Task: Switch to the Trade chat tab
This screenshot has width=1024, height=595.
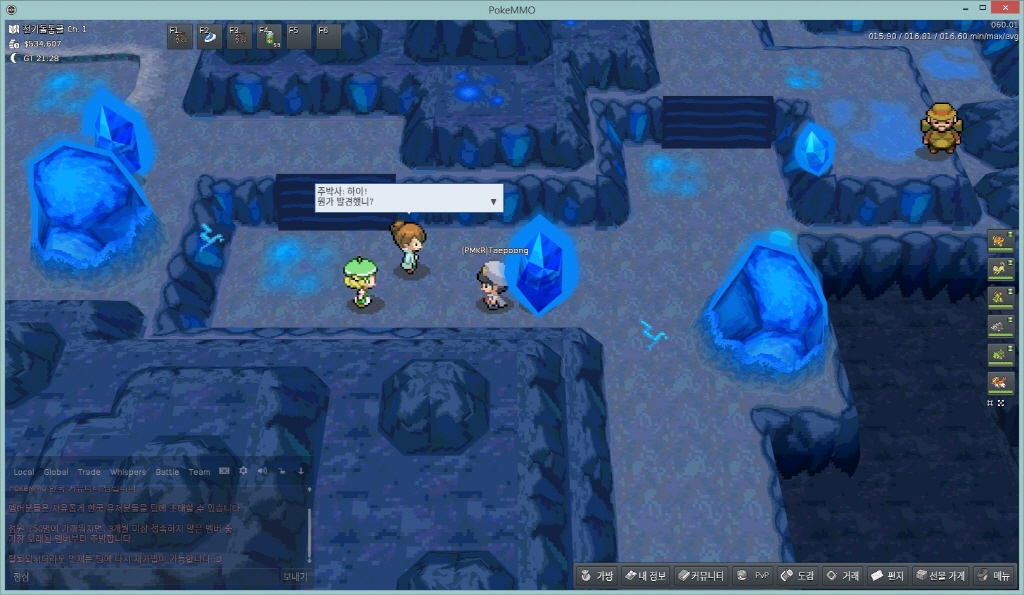Action: (89, 472)
